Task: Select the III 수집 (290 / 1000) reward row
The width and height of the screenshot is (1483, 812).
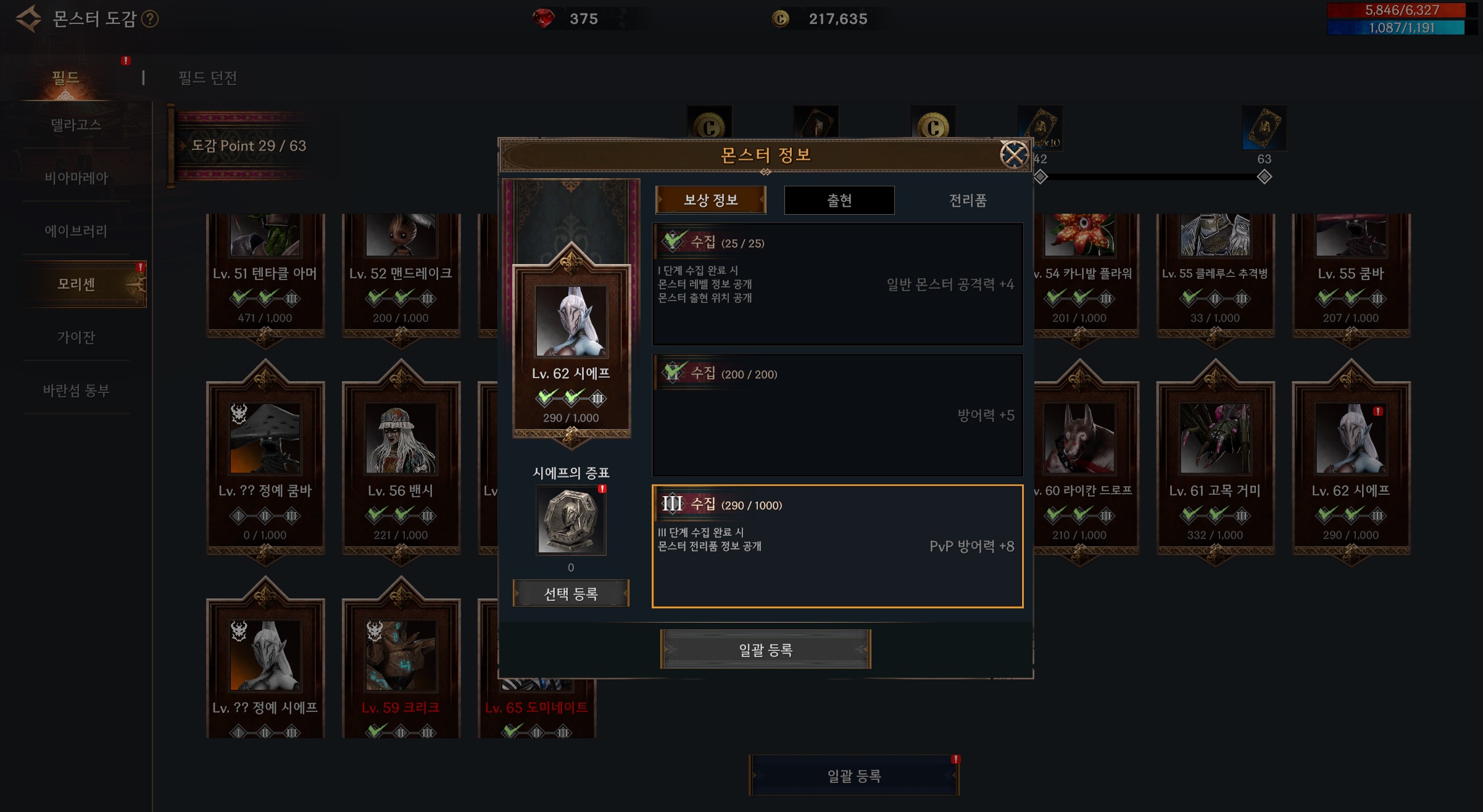Action: [837, 545]
